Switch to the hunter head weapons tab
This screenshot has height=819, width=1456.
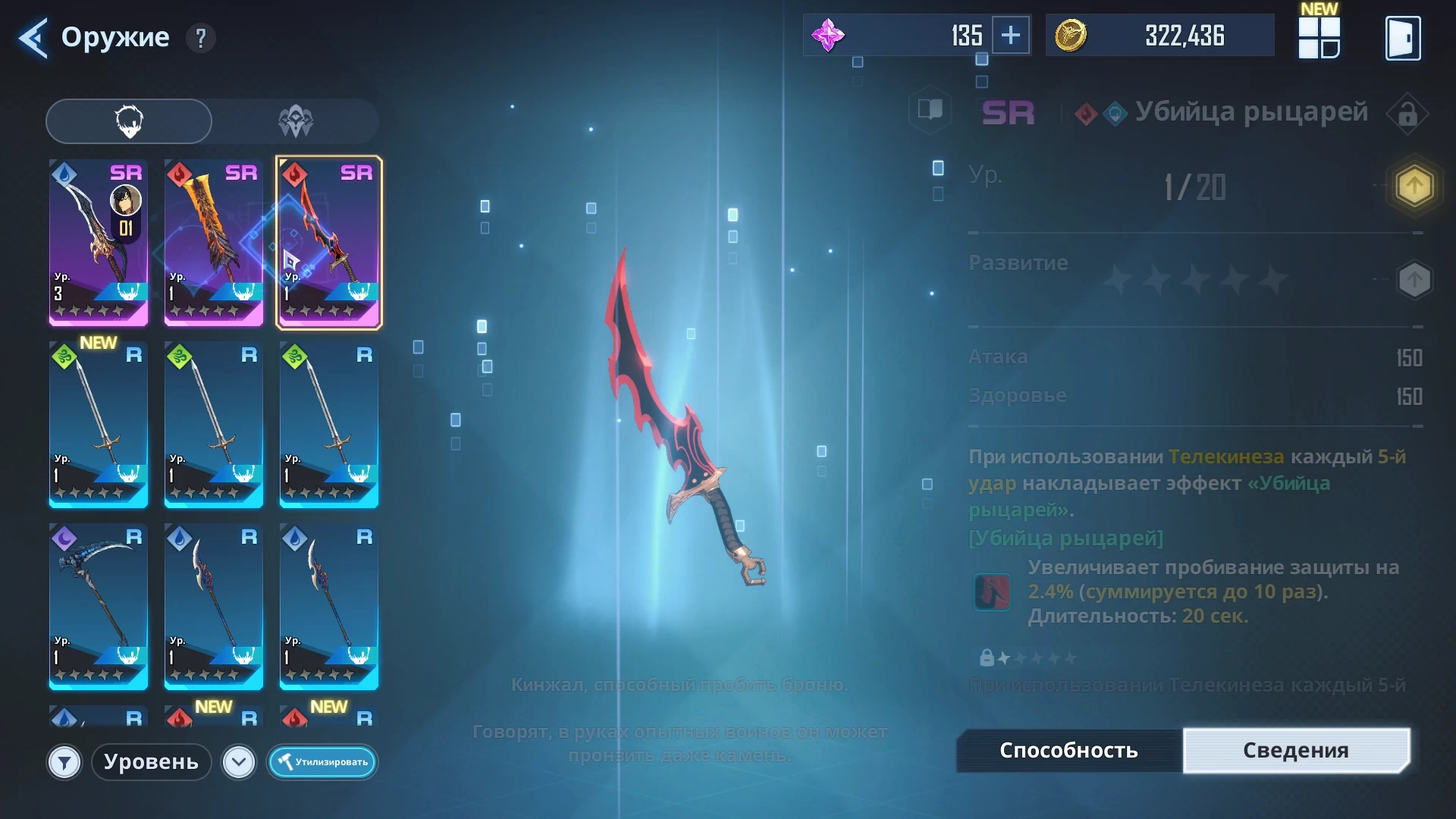point(129,121)
